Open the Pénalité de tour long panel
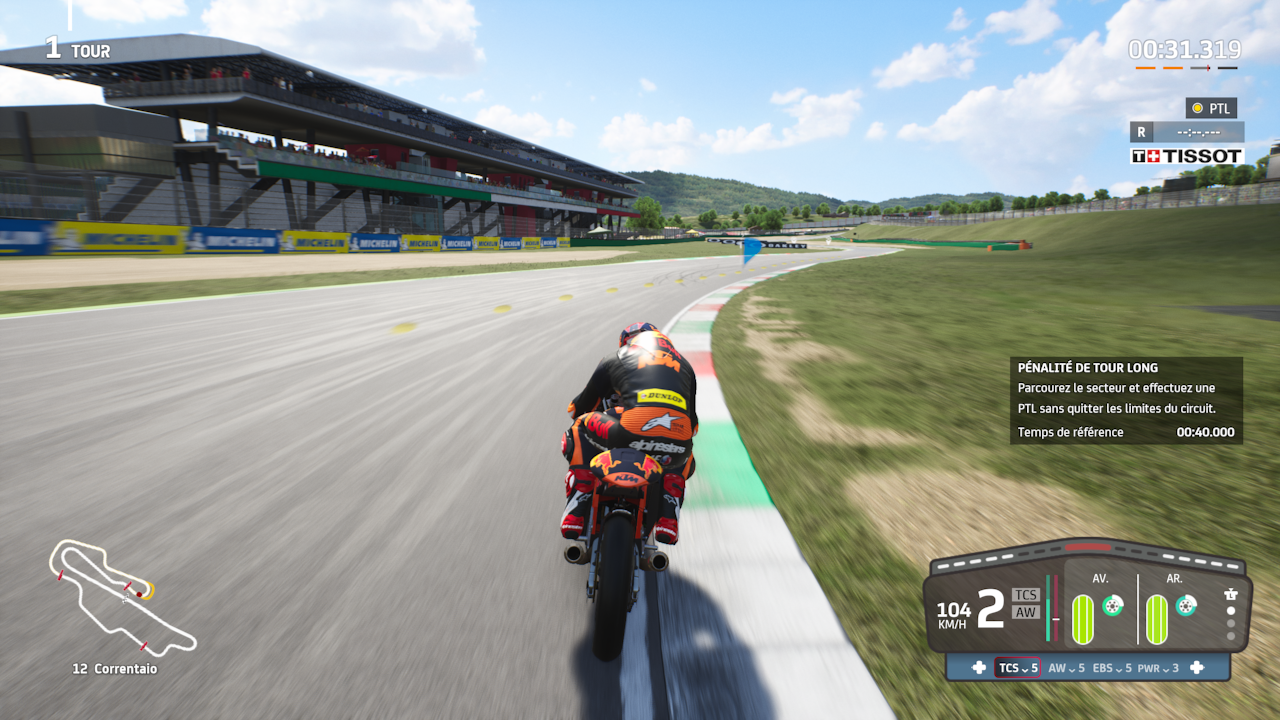Screen dimensions: 1280x720 pos(1126,400)
